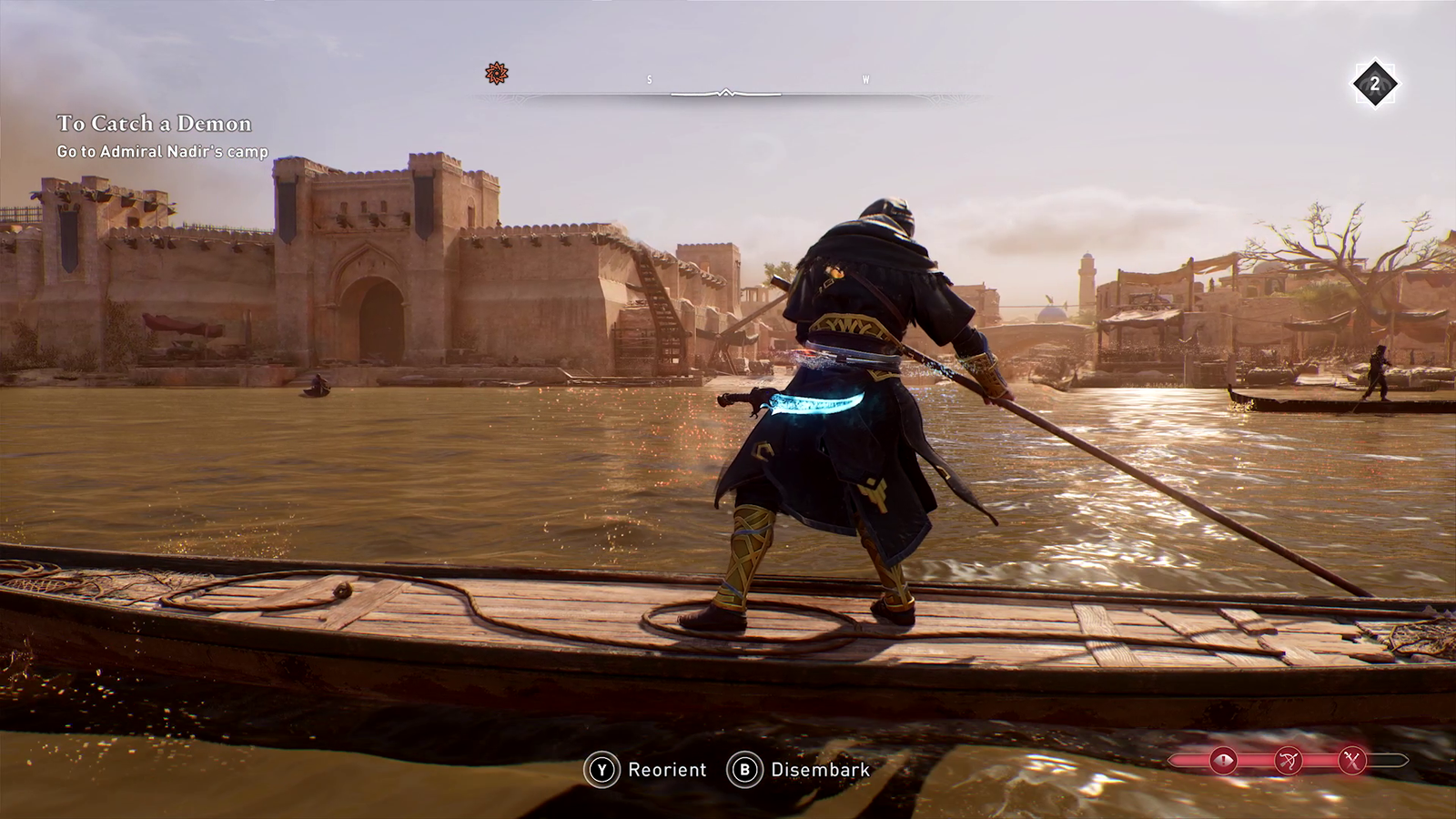The width and height of the screenshot is (1456, 819).
Task: Open the To Catch a Demon quest tracker
Action: 154,124
